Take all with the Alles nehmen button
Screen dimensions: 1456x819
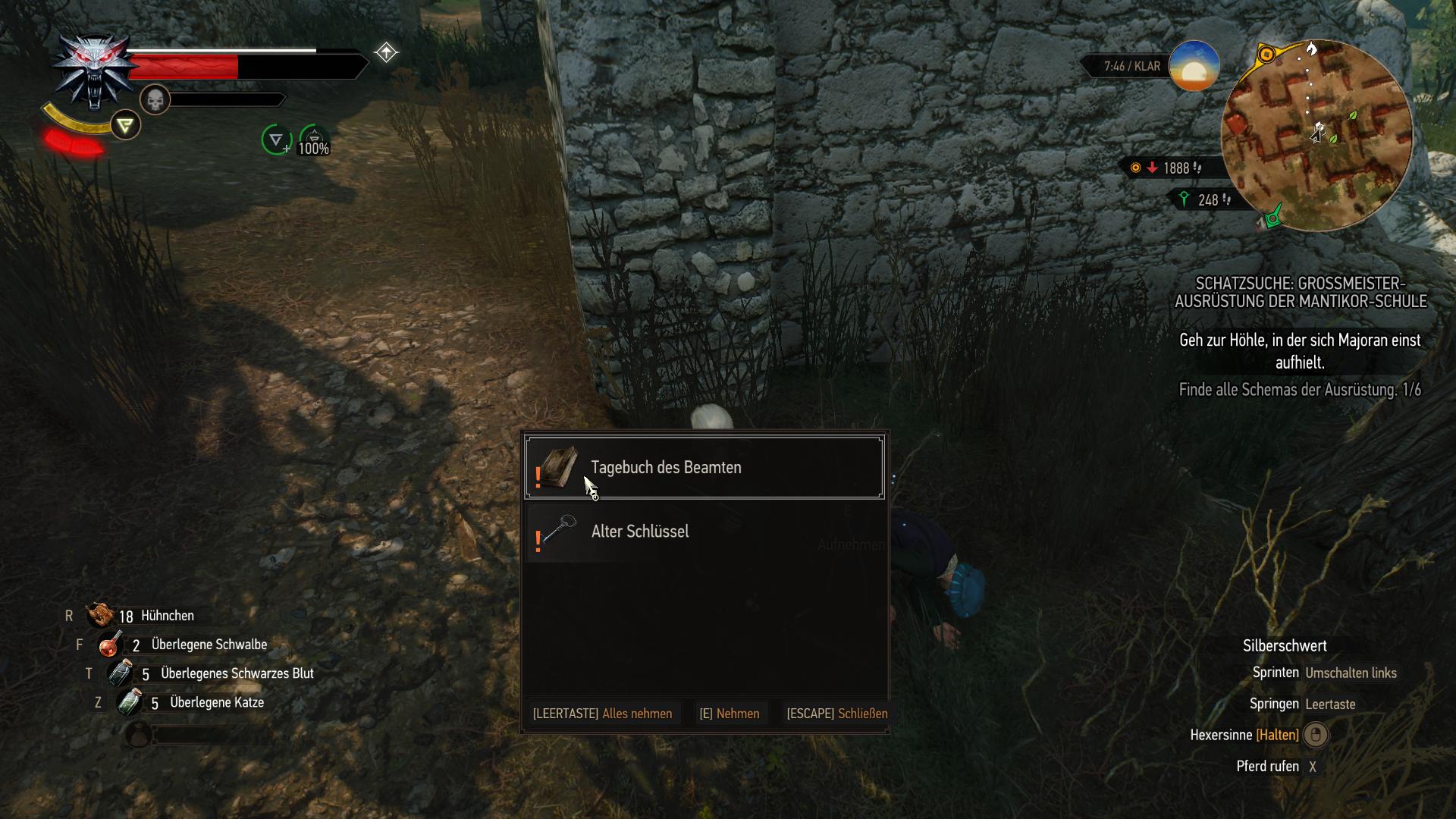[x=602, y=714]
